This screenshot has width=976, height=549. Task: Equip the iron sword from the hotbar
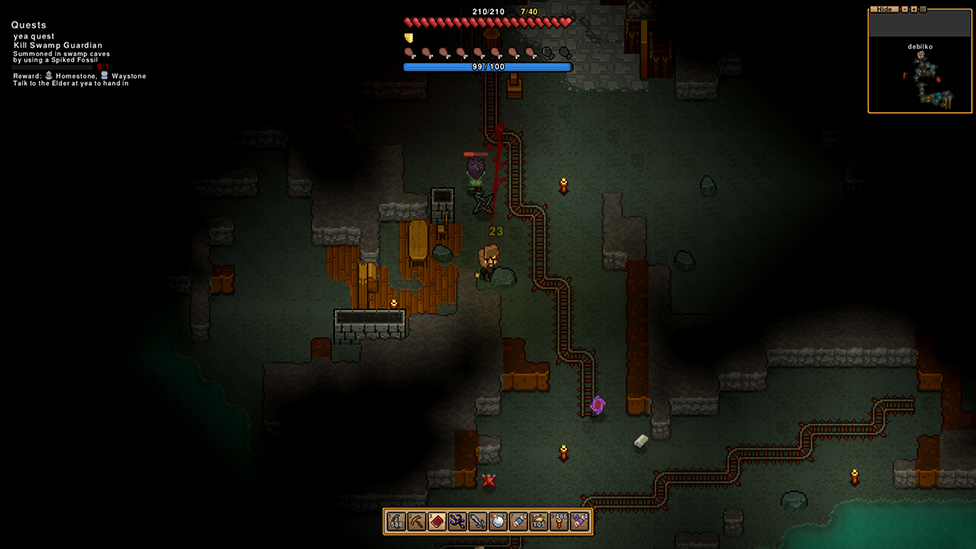[x=477, y=521]
